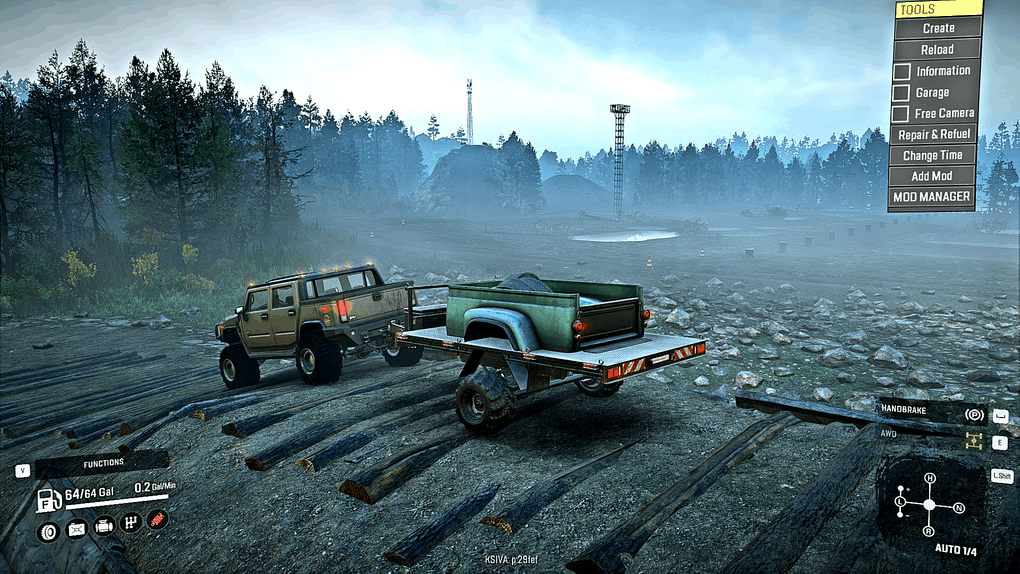Select the fuel tank damage icon
The image size is (1020, 574).
pos(76,530)
